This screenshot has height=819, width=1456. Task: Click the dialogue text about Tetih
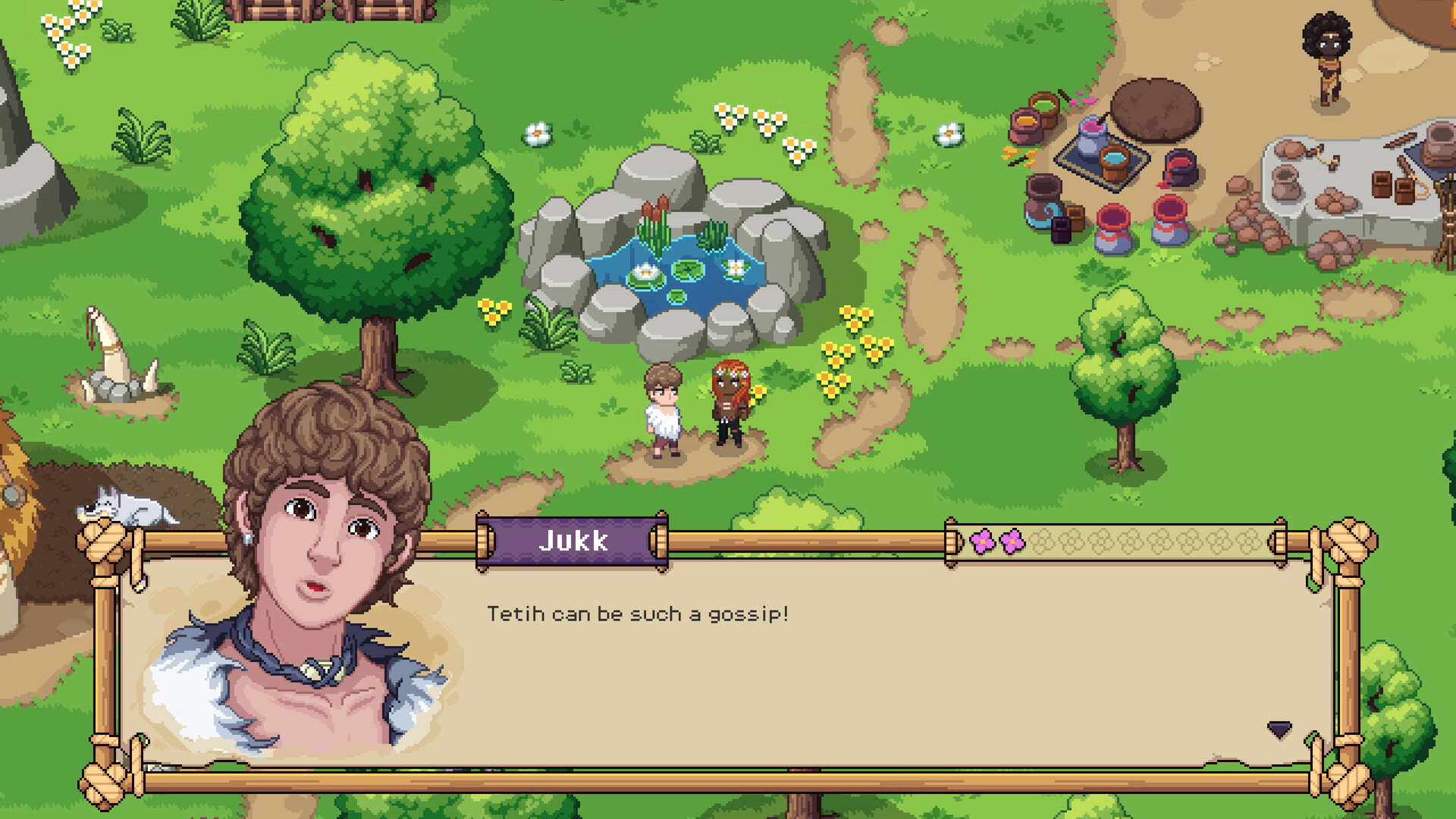(637, 614)
